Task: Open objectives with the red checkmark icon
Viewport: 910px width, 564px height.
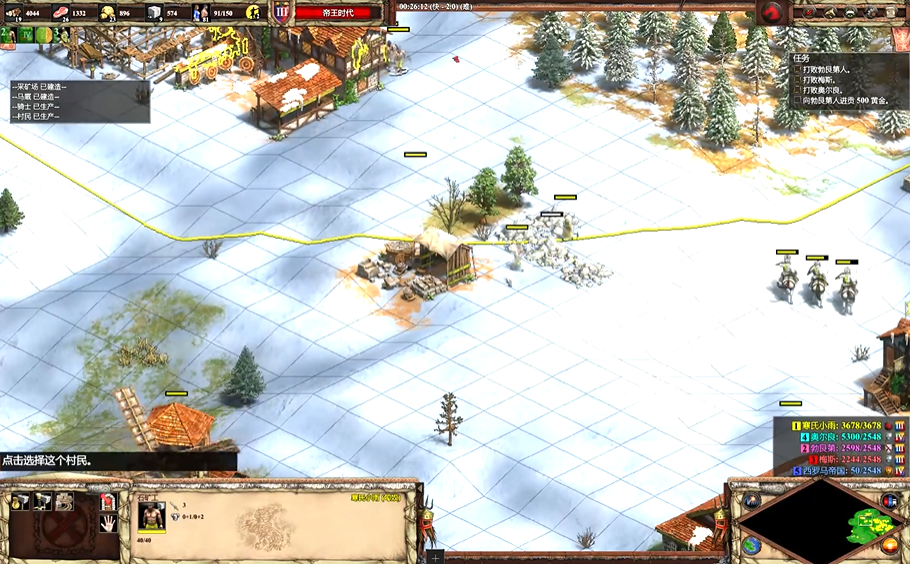Action: click(x=809, y=13)
